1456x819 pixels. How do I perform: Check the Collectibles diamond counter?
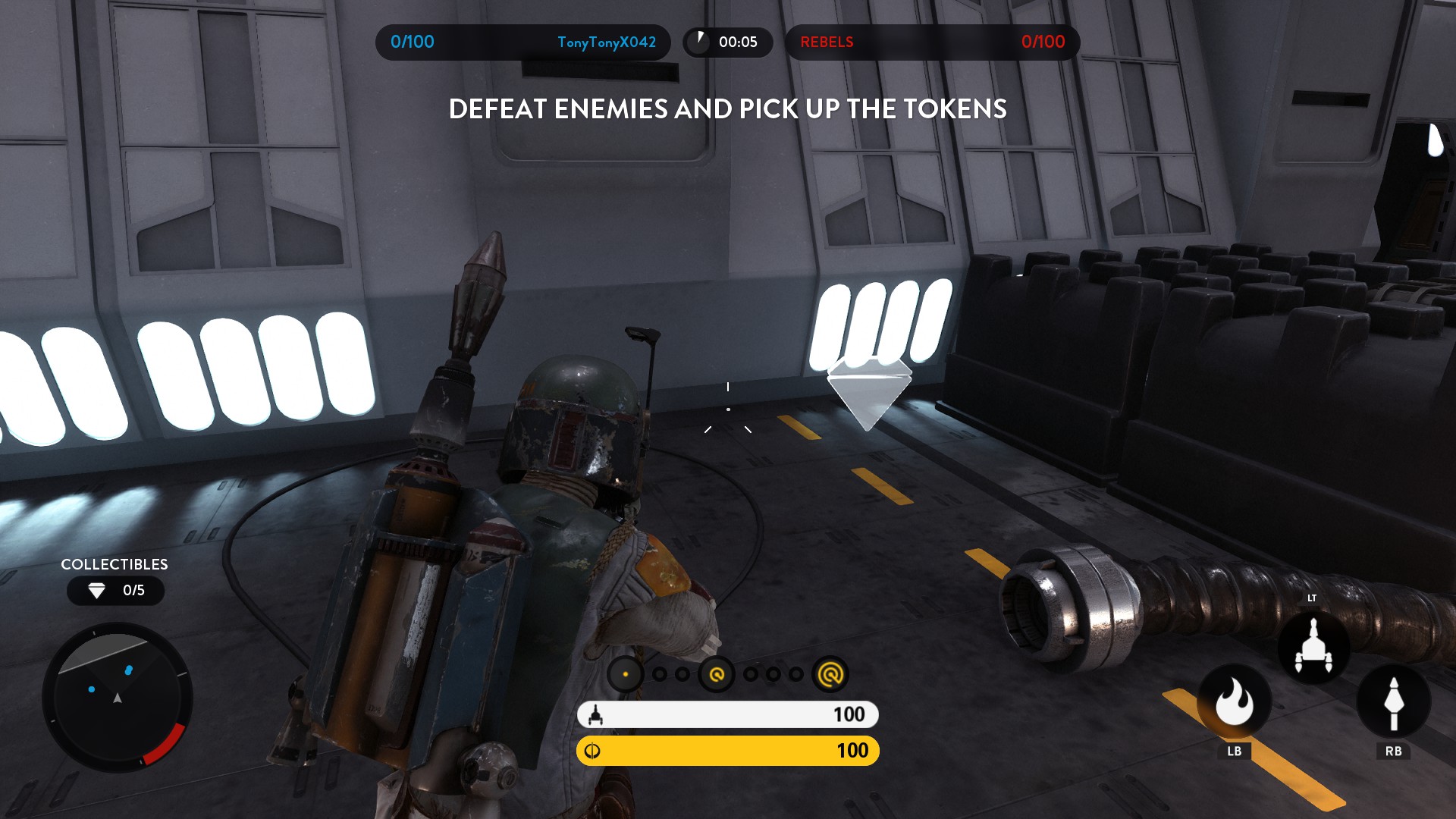point(116,591)
